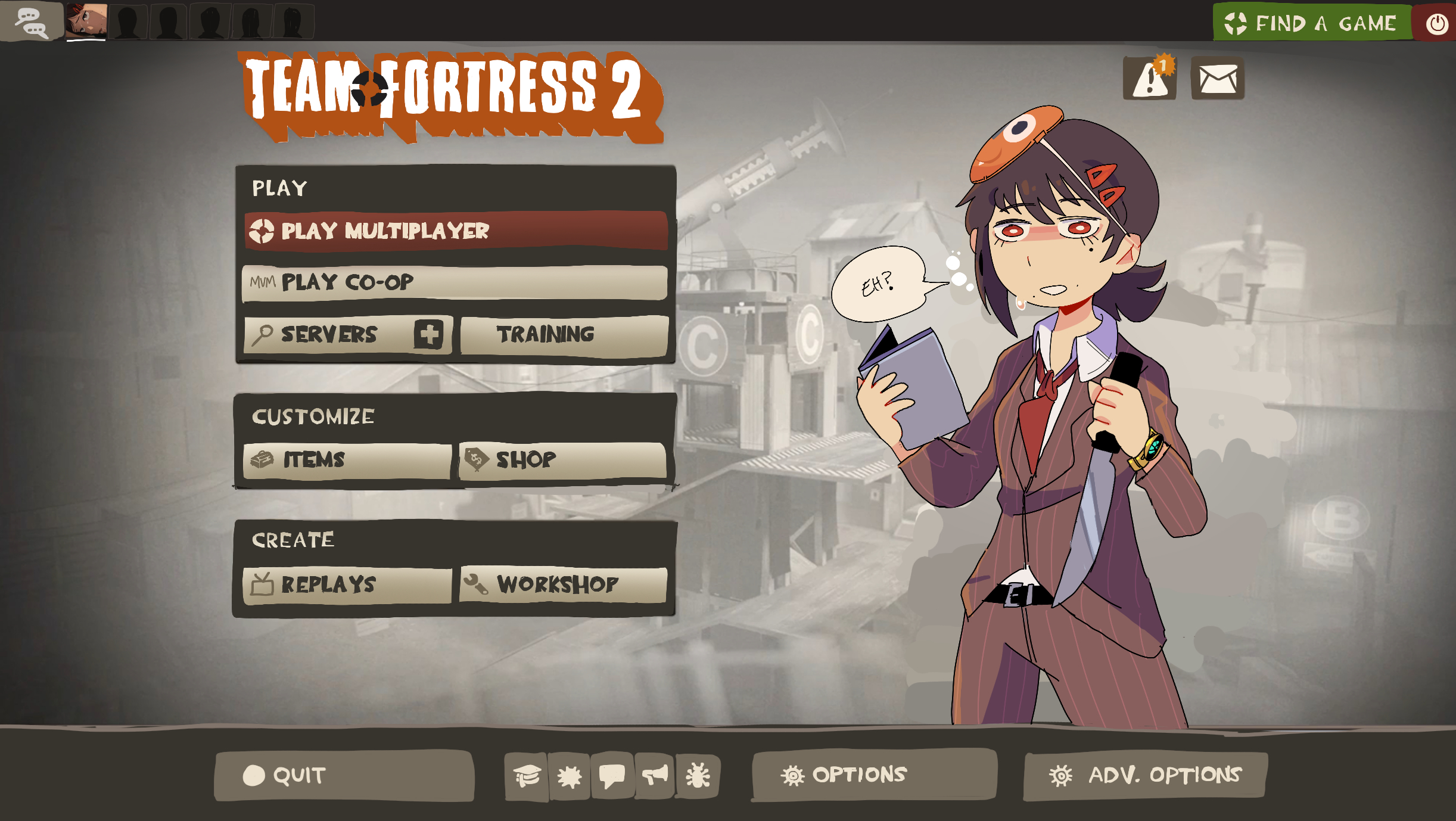Start Play Multiplayer mode
1456x821 pixels.
click(456, 231)
